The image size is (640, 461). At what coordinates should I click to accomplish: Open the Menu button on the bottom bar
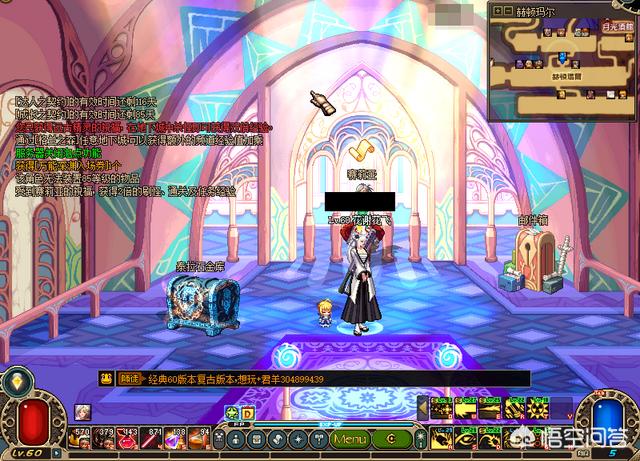coord(350,439)
